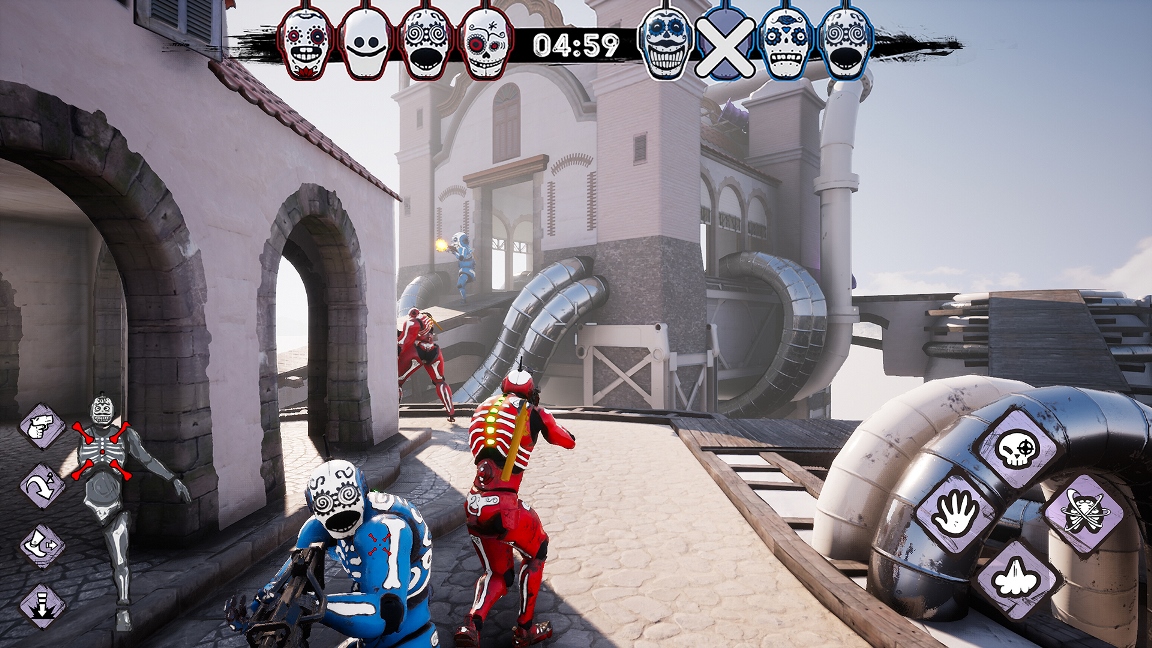Choose the blue team mustached grinning skull

tap(665, 44)
